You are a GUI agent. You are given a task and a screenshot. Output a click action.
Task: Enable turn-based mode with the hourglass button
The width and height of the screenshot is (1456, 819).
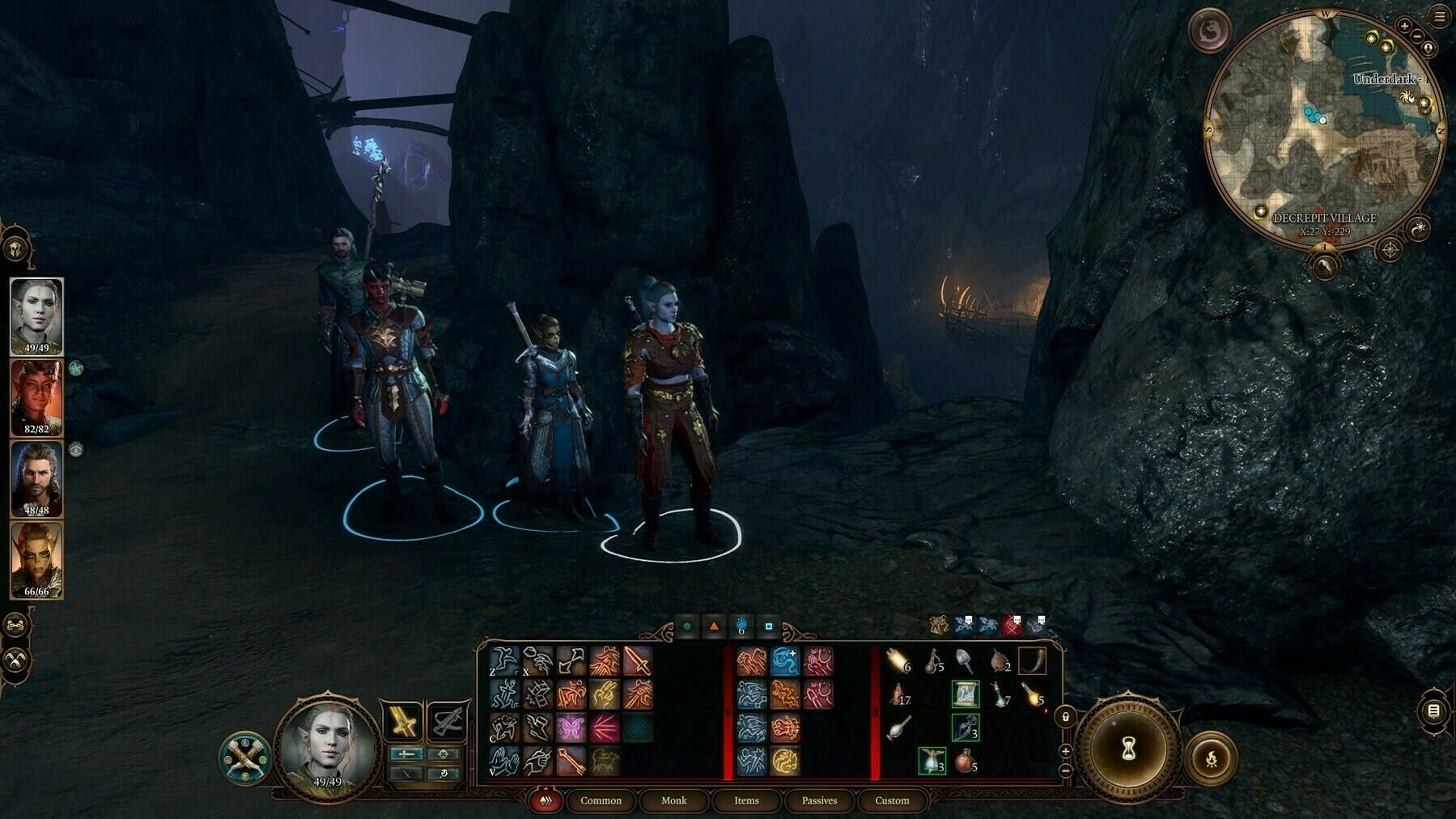1128,749
